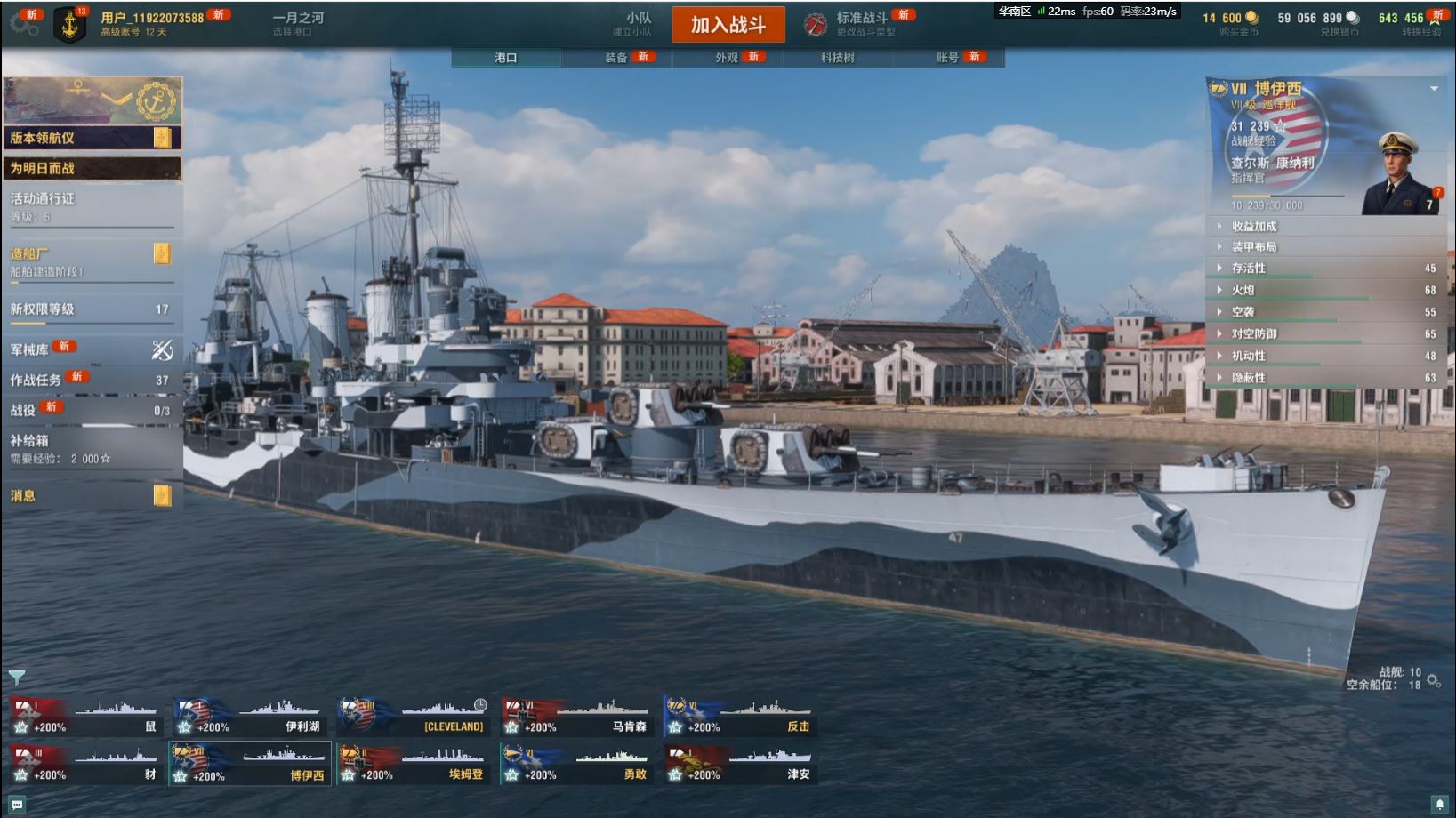Image resolution: width=1456 pixels, height=818 pixels.
Task: Show the 科技树 tech tree tab
Action: [x=838, y=58]
